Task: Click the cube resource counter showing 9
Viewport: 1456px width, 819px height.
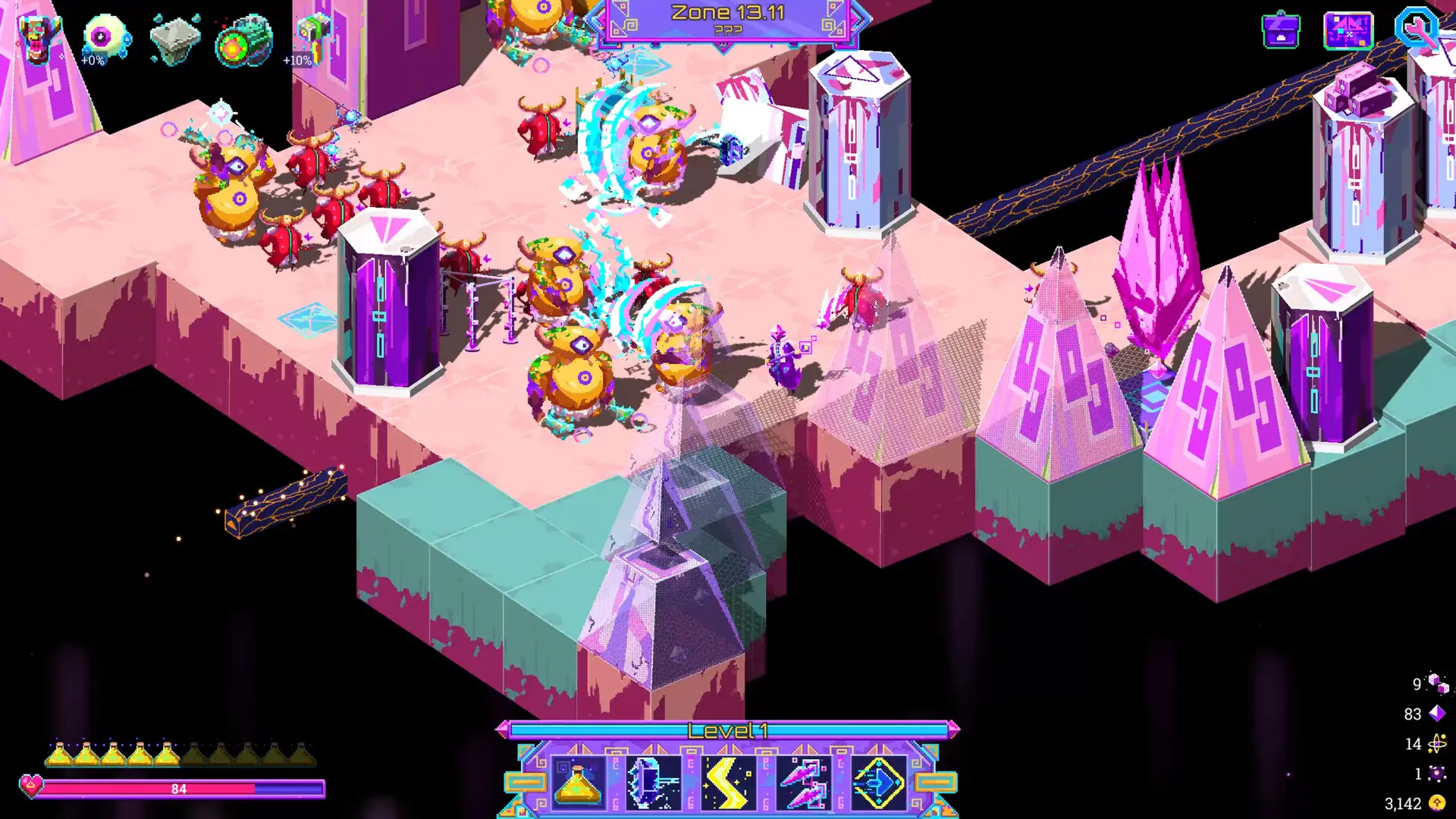Action: coord(1433,684)
